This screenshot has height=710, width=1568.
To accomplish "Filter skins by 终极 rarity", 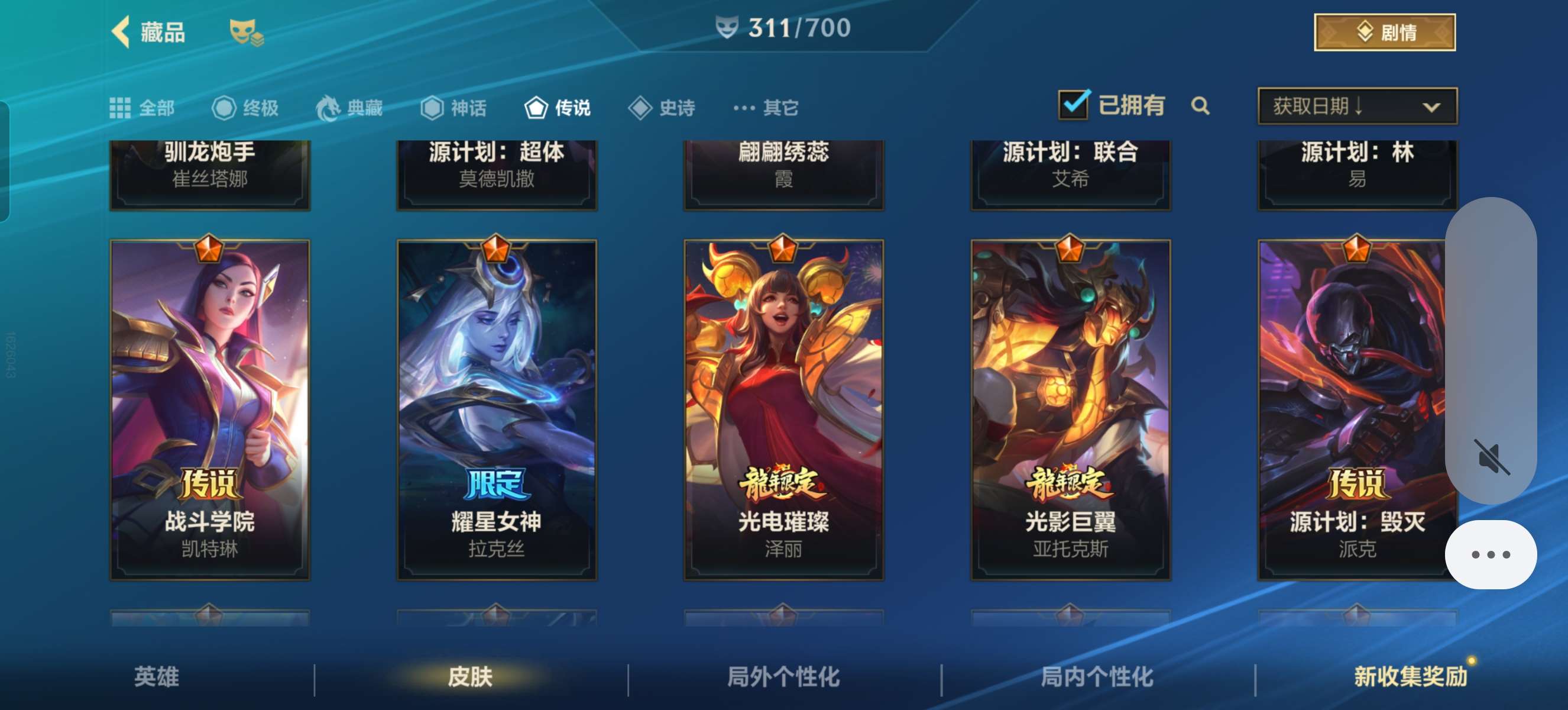I will coord(245,108).
